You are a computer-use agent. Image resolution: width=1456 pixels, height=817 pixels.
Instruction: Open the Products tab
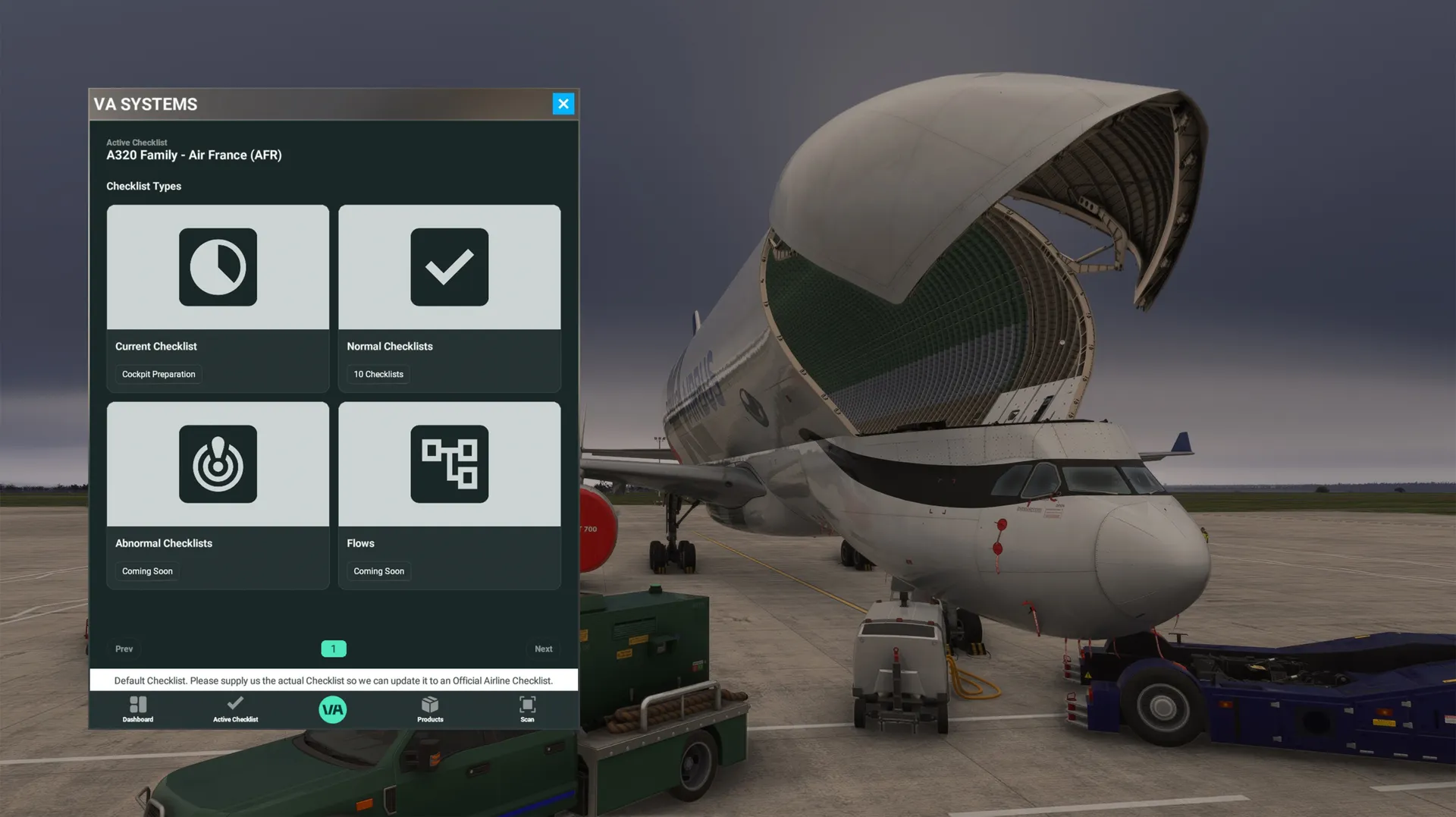430,709
